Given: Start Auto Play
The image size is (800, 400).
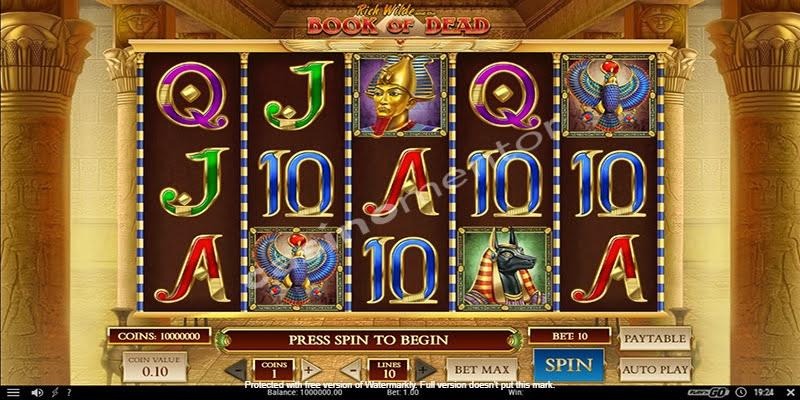Looking at the screenshot, I should point(655,367).
